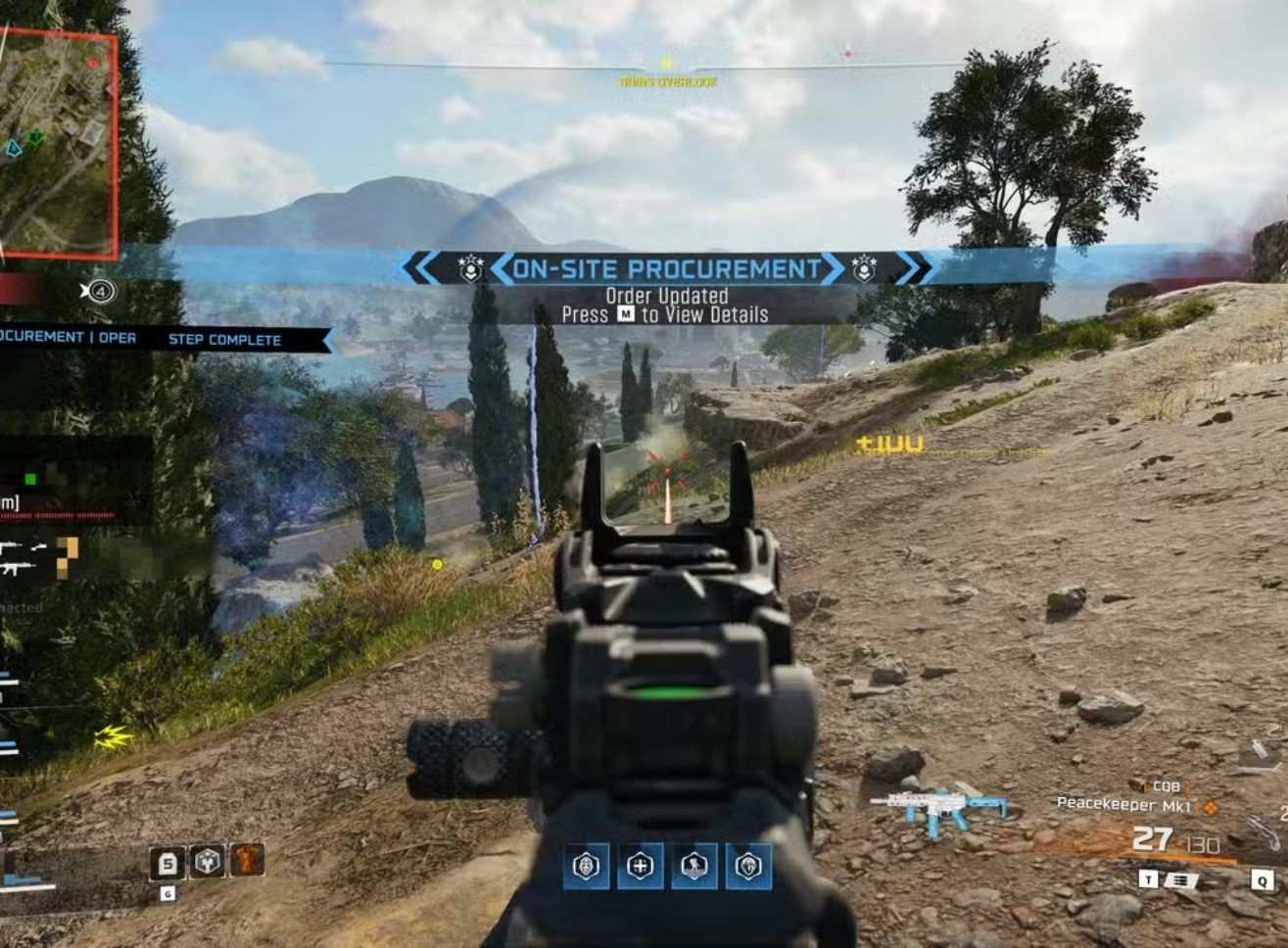
Task: Activate the running soldier ability icon
Action: [694, 866]
